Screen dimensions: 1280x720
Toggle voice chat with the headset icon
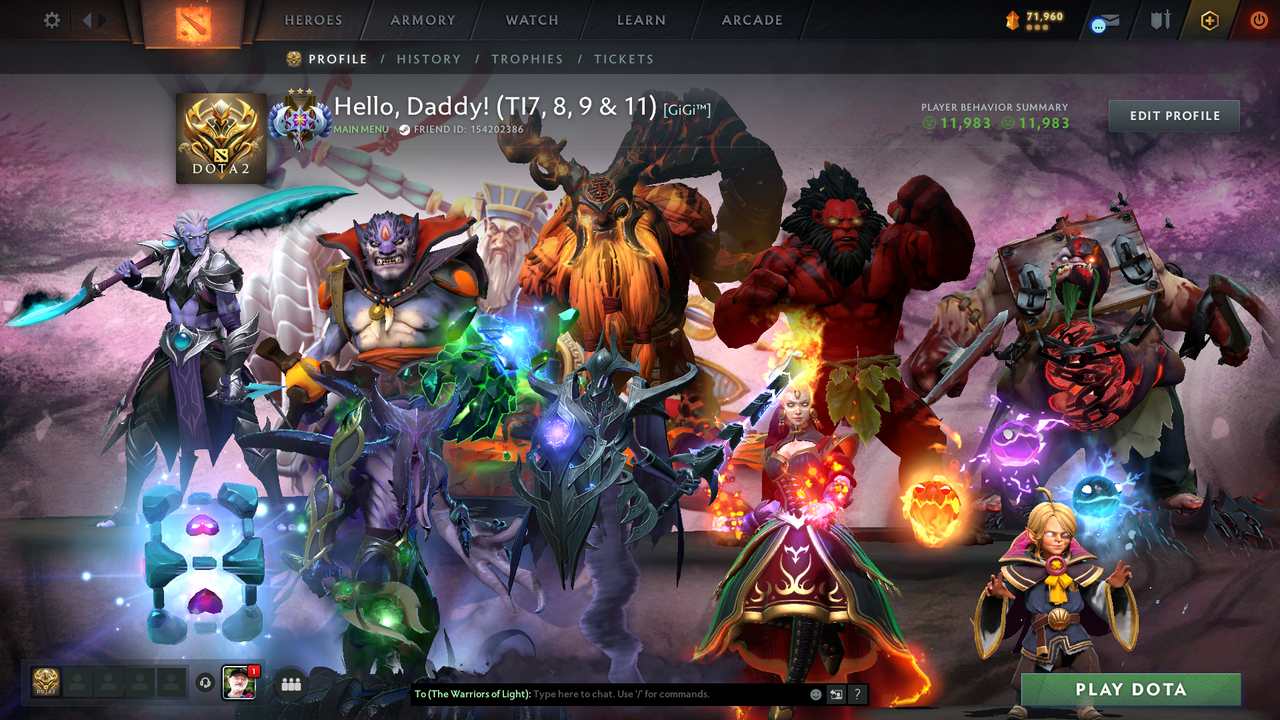coord(206,684)
